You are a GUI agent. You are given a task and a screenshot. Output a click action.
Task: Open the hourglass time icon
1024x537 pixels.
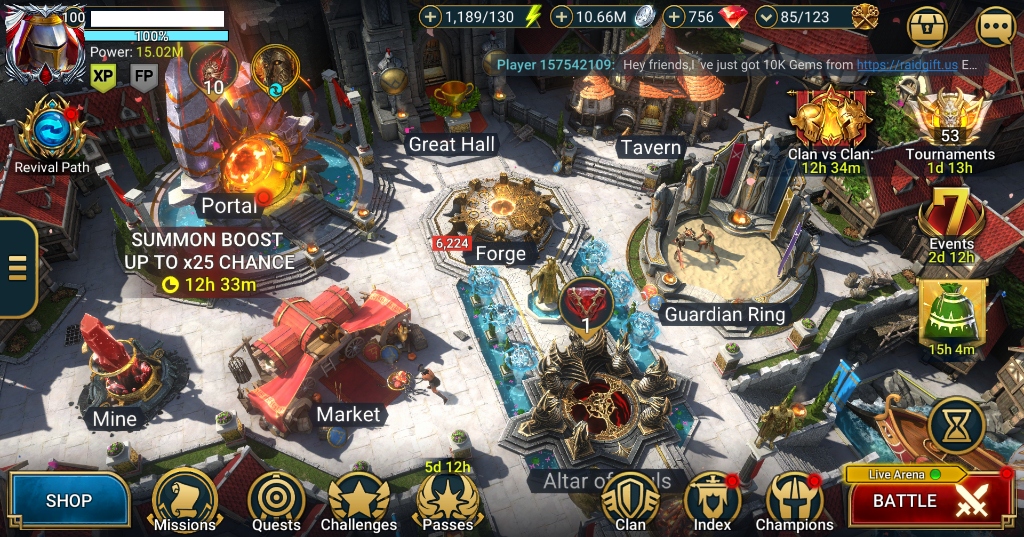(957, 427)
